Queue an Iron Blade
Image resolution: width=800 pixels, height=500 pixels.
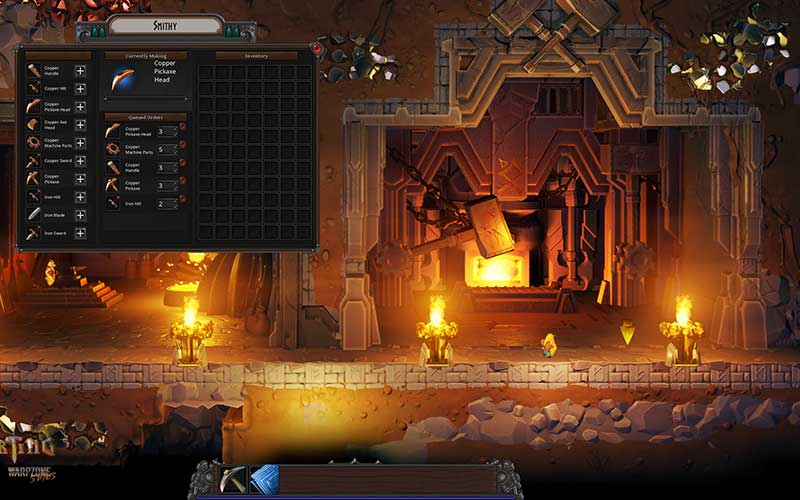pos(80,215)
